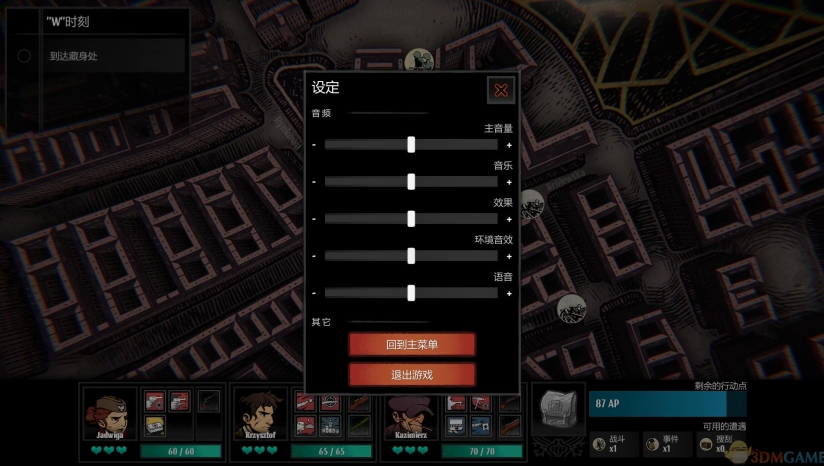Increase 环境音效 with its plus button
Screen dimensions: 824x466
point(509,256)
